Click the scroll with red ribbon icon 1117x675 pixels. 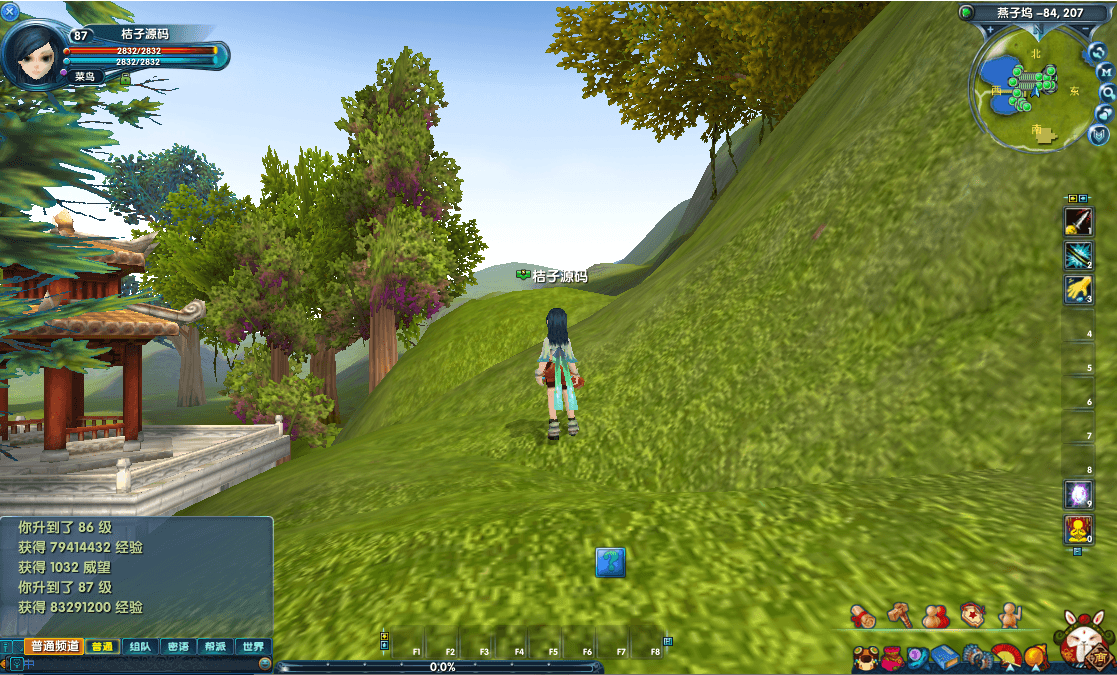coord(863,616)
